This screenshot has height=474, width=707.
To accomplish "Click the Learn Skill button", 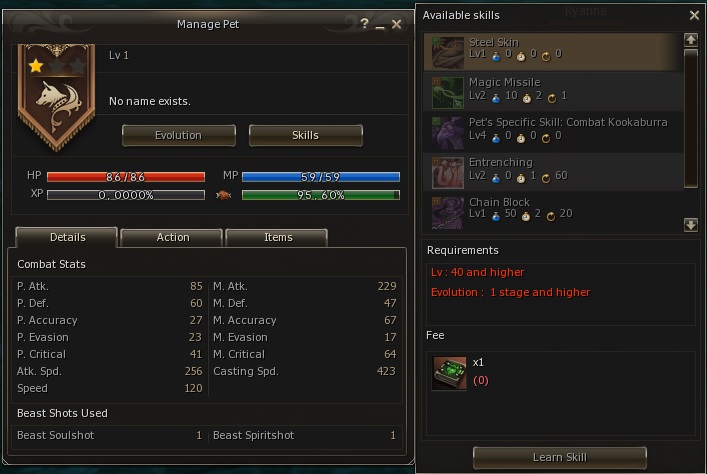I will tap(560, 457).
